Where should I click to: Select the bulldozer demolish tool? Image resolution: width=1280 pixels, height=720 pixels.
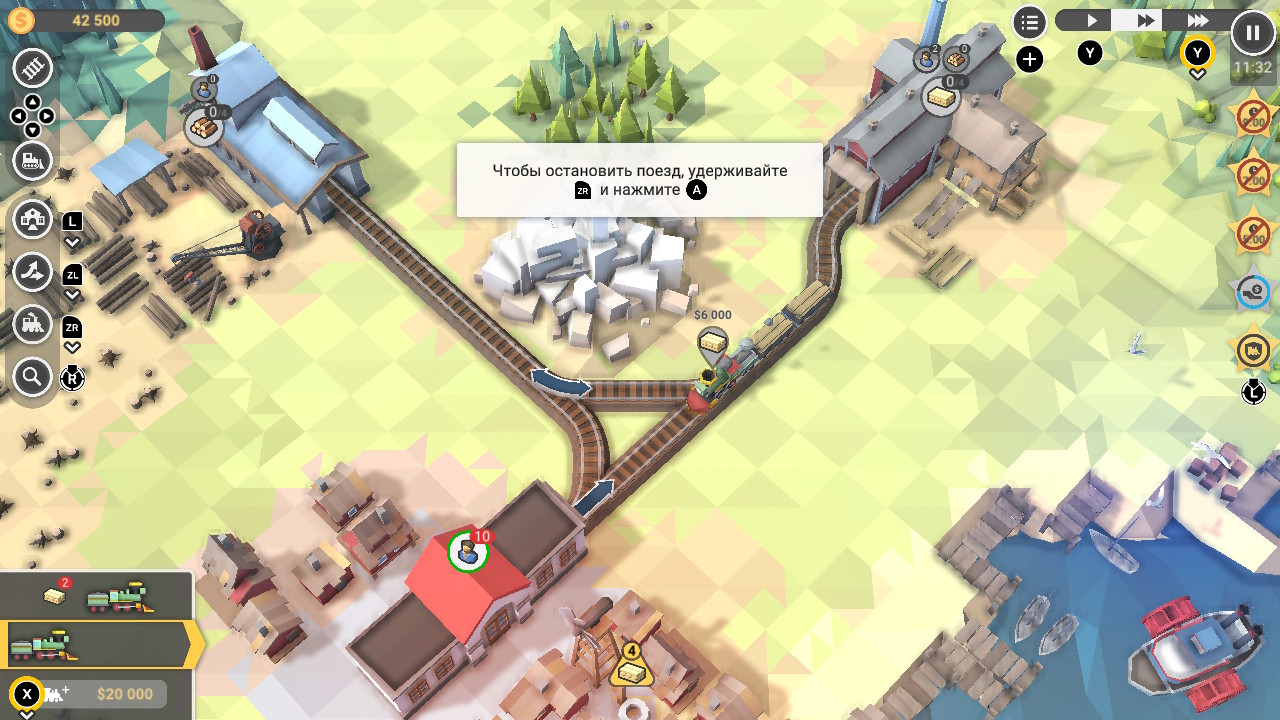coord(33,160)
